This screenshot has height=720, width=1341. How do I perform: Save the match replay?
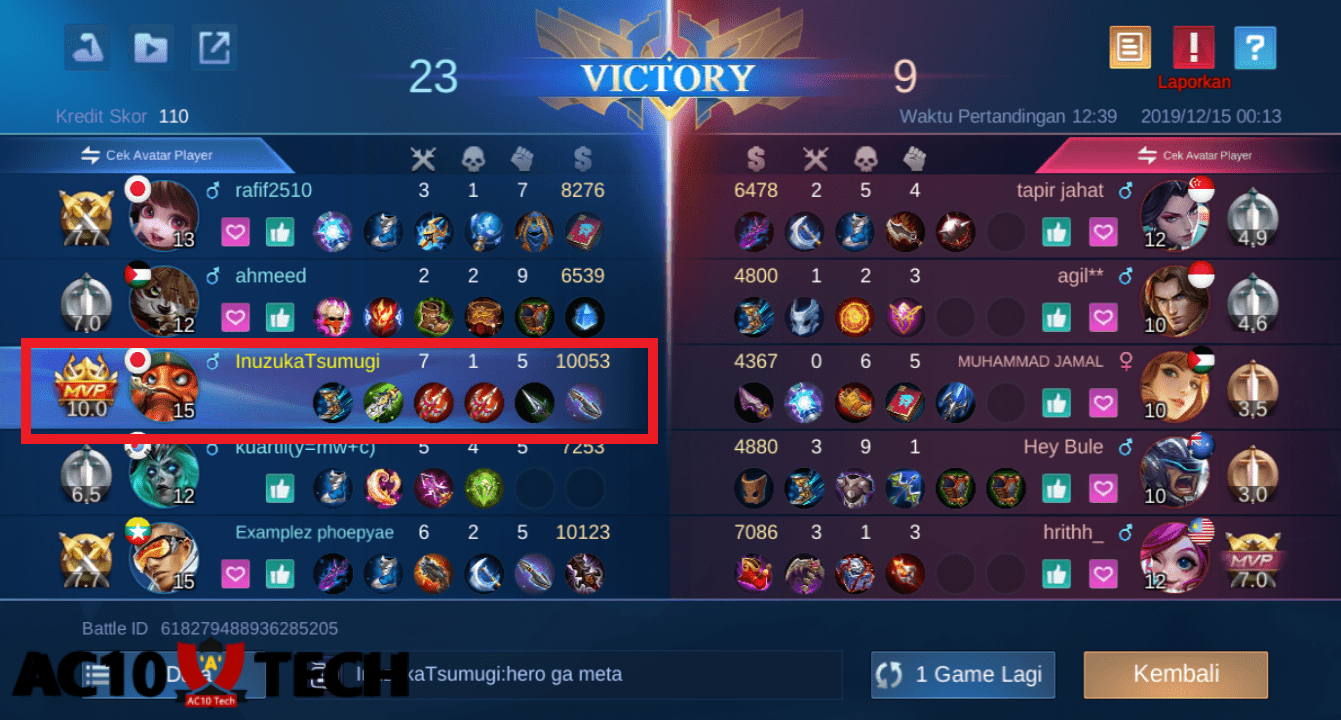[x=86, y=47]
